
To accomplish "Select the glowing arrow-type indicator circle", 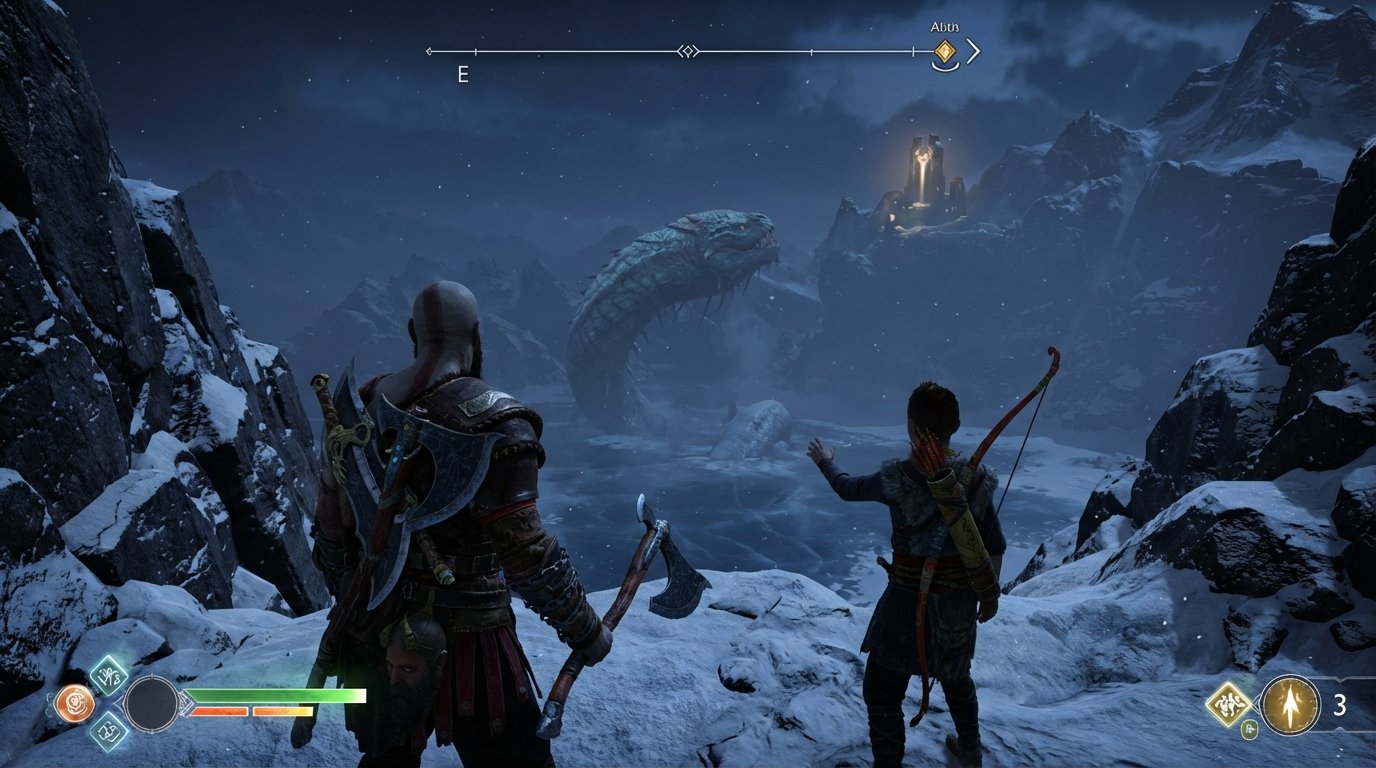I will tap(1289, 705).
